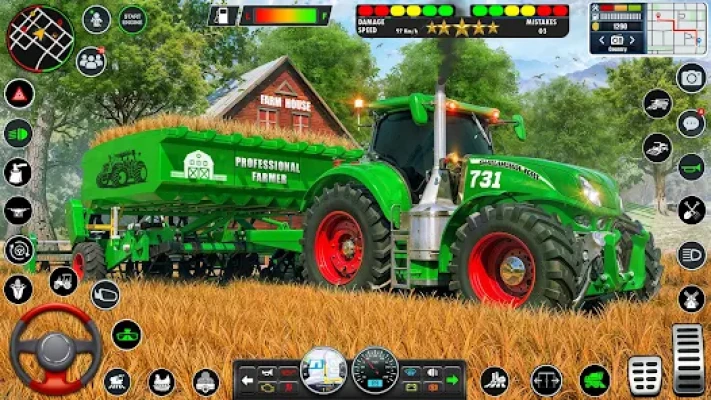Open the circular minimap
Image resolution: width=711 pixels, height=400 pixels.
(40, 38)
